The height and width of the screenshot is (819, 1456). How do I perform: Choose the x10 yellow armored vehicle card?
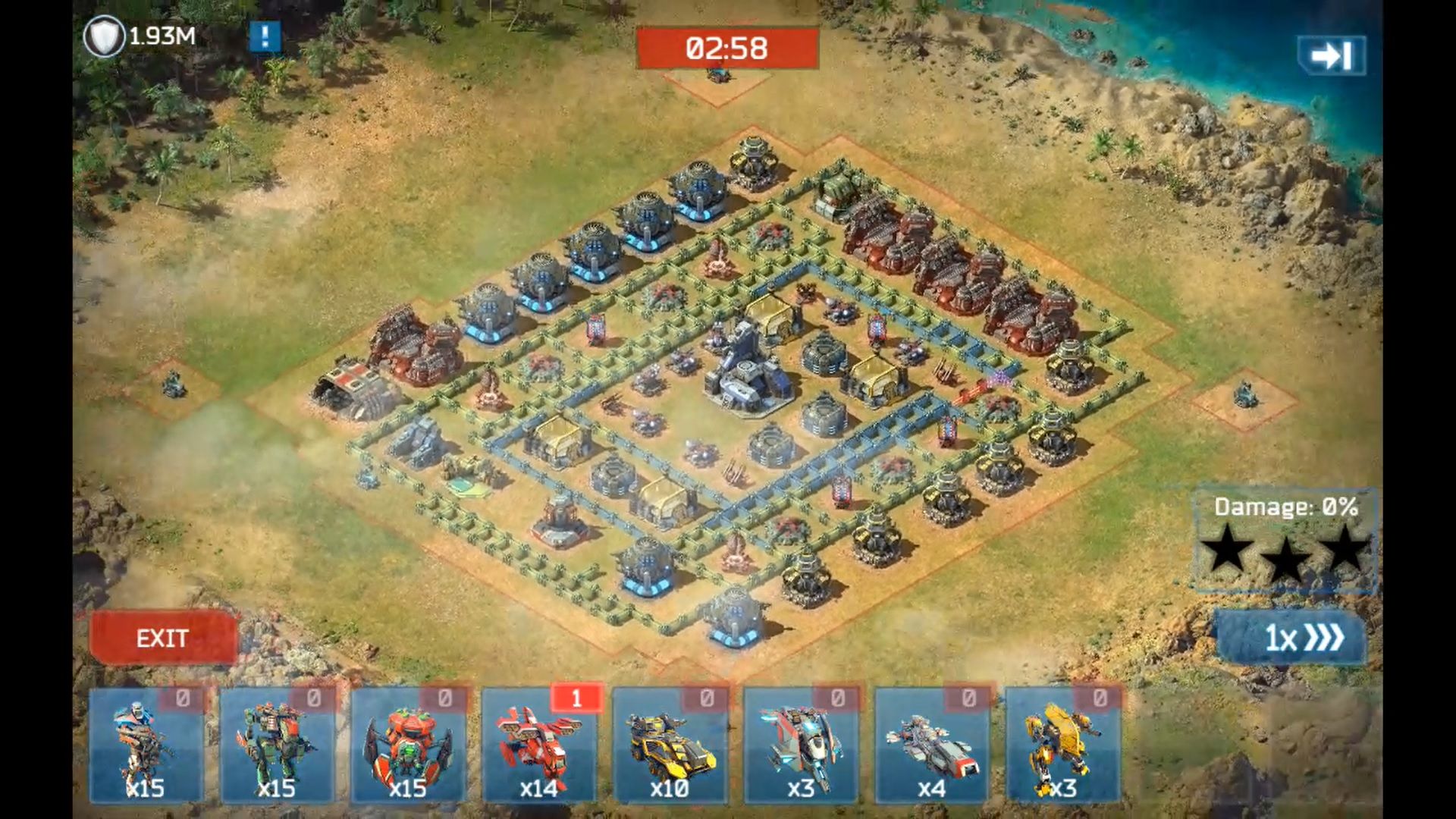670,746
